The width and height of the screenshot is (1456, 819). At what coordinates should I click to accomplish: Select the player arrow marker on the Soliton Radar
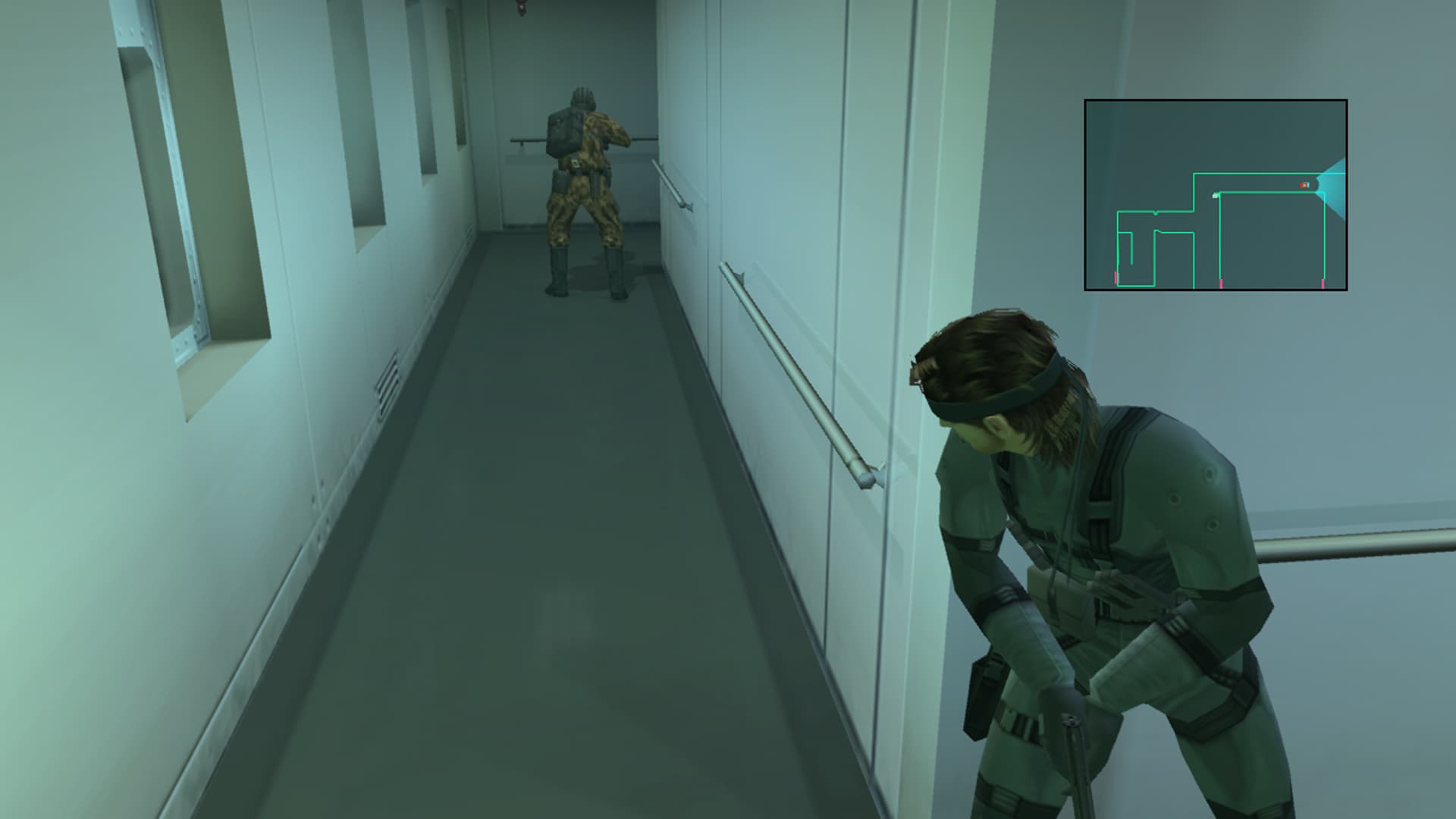click(1304, 185)
